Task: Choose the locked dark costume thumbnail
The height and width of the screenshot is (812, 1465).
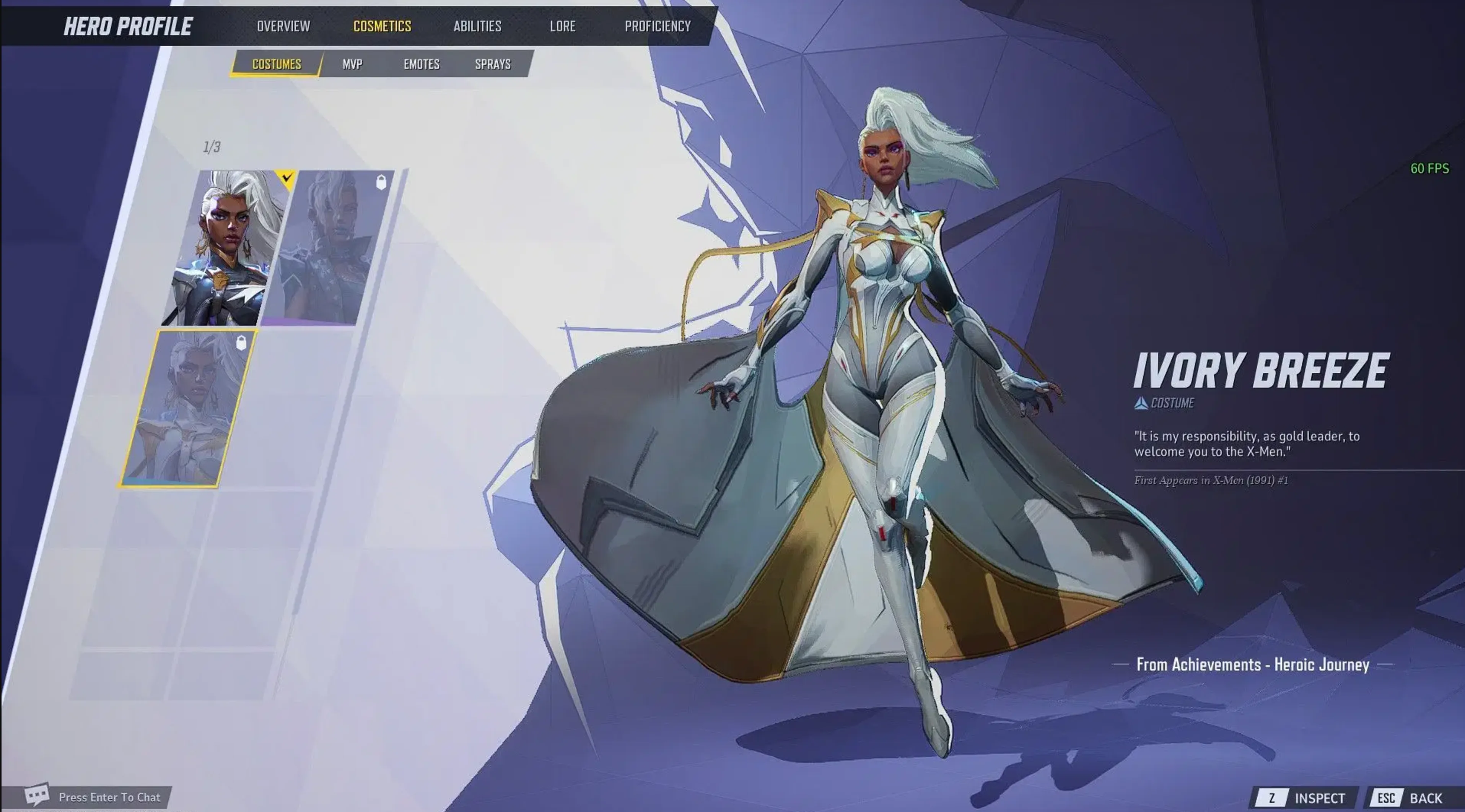Action: click(329, 248)
